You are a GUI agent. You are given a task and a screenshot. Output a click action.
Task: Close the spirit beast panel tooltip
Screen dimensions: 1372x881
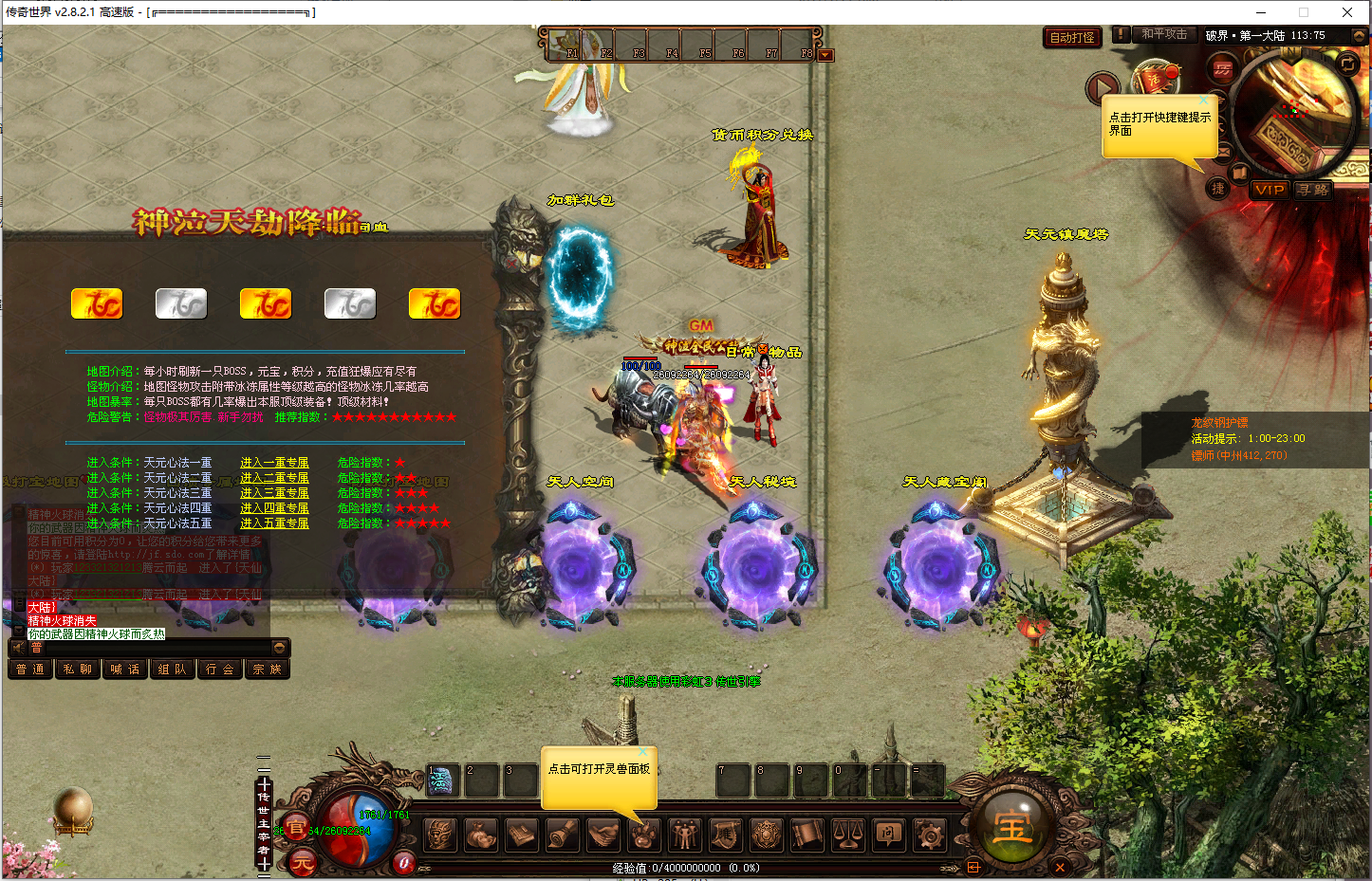tap(642, 752)
